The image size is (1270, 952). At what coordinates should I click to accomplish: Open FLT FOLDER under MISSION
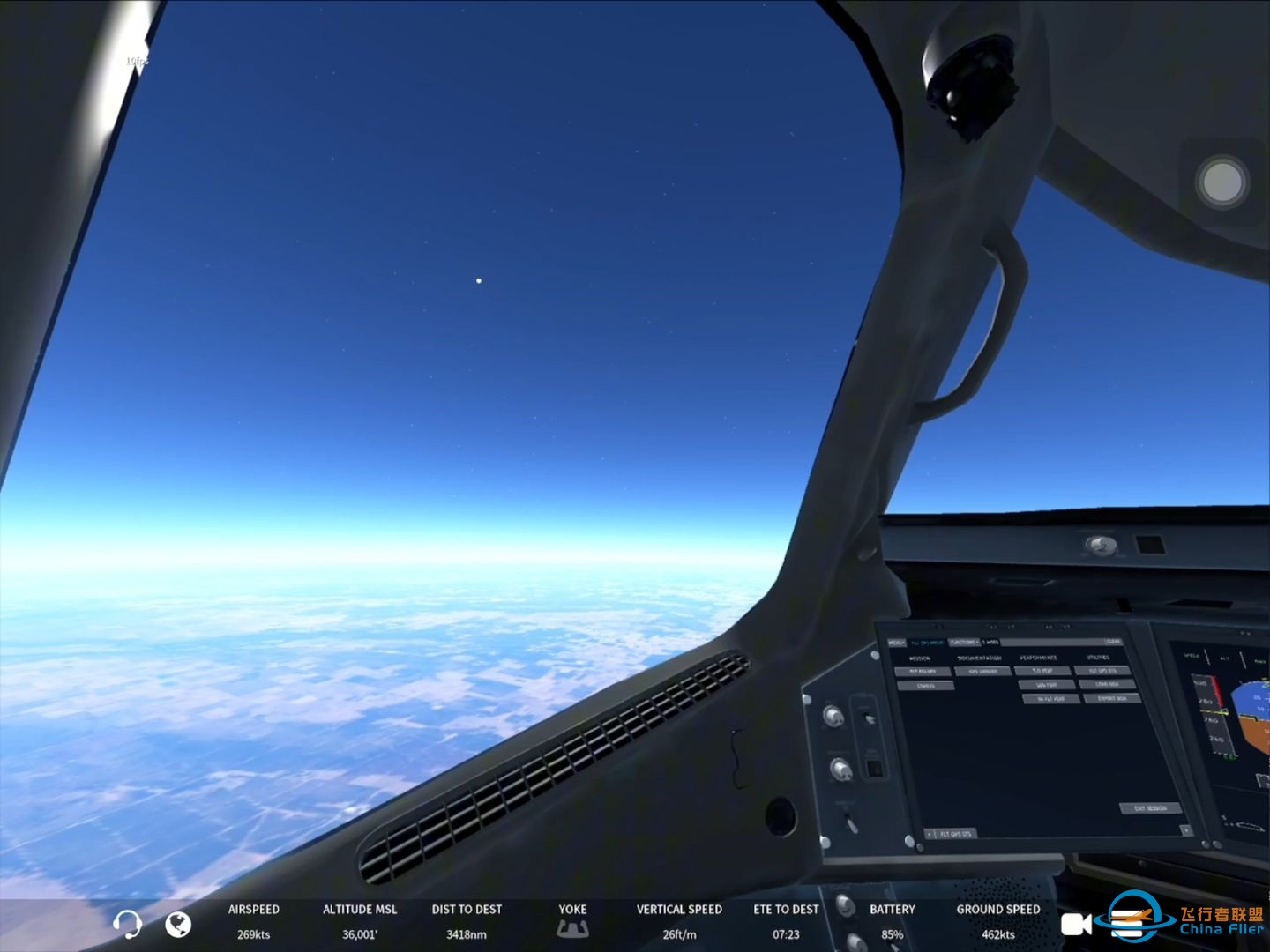click(x=923, y=671)
